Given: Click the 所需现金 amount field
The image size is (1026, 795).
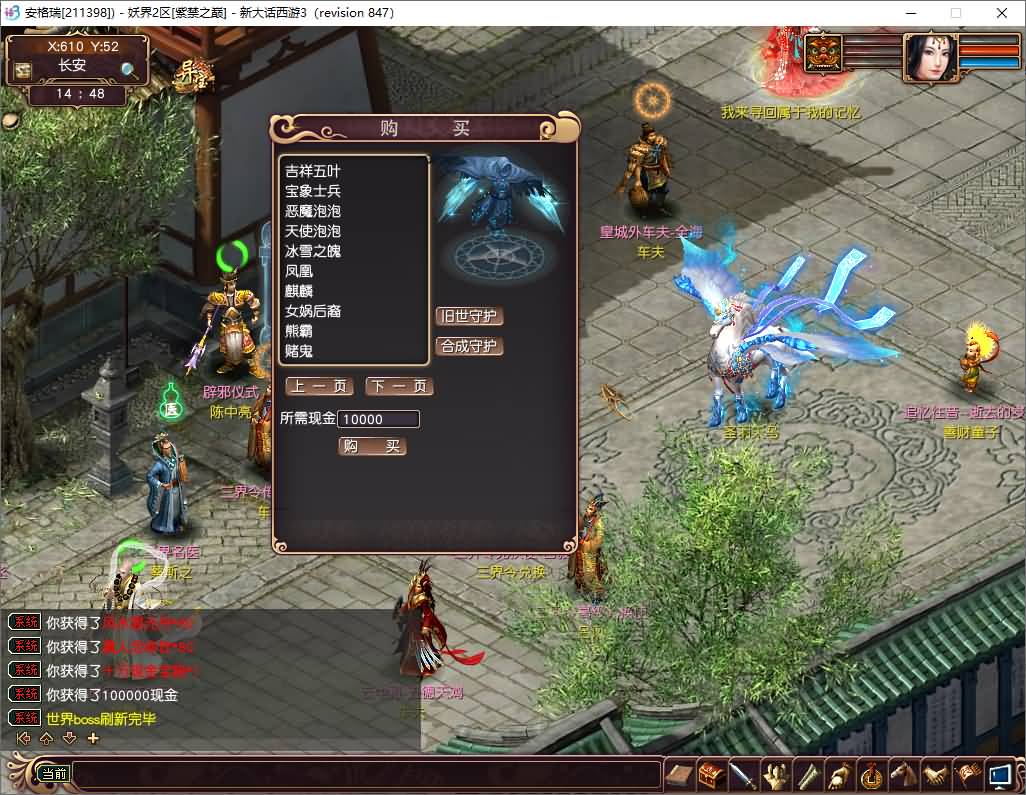Looking at the screenshot, I should coord(378,419).
